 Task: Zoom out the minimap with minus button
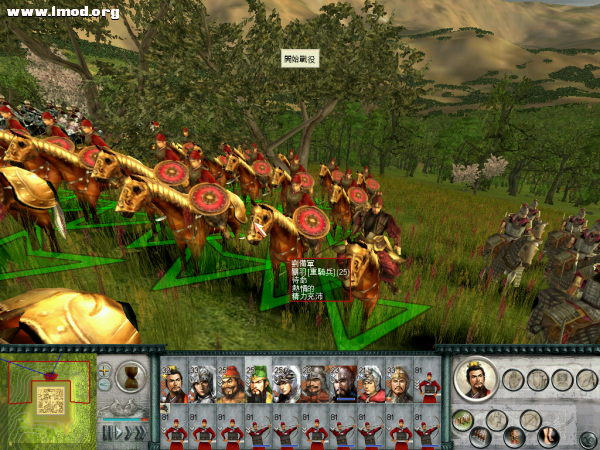point(105,384)
